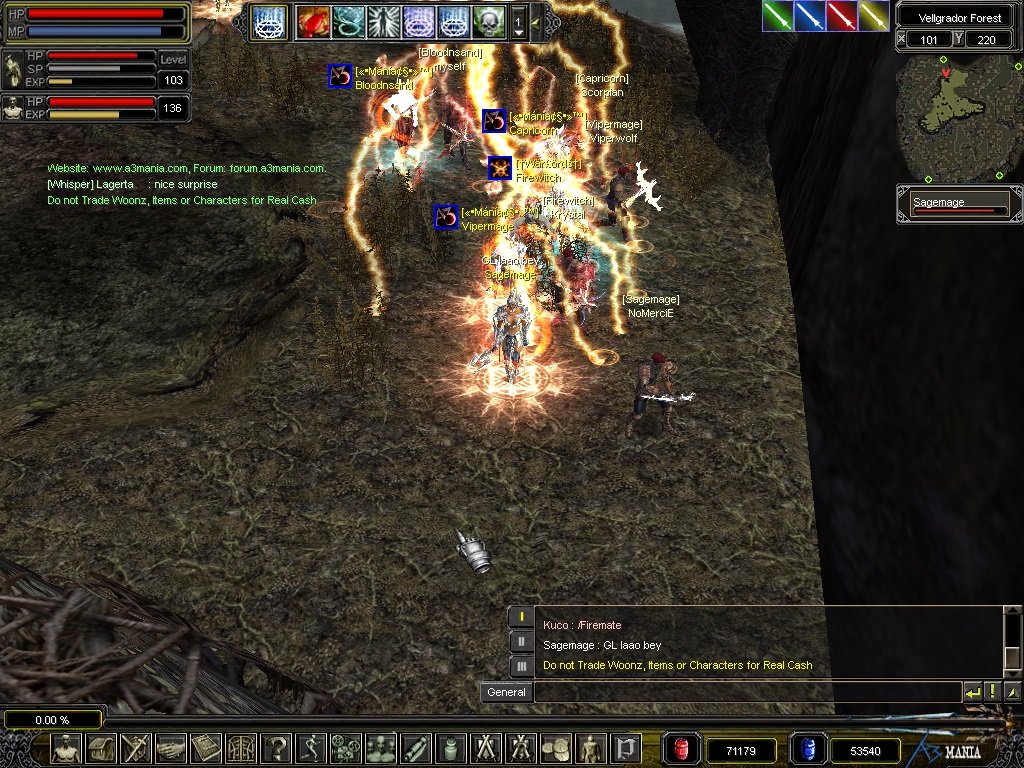Choose the blue sword buff icon
Image resolution: width=1024 pixels, height=768 pixels.
pos(810,16)
